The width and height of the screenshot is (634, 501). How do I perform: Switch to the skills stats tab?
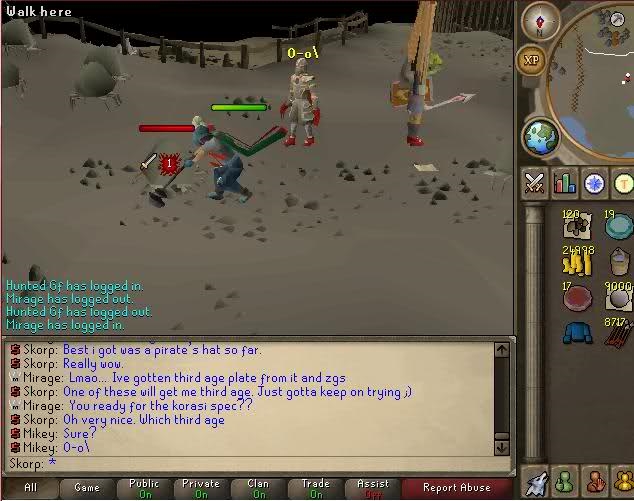pos(565,183)
